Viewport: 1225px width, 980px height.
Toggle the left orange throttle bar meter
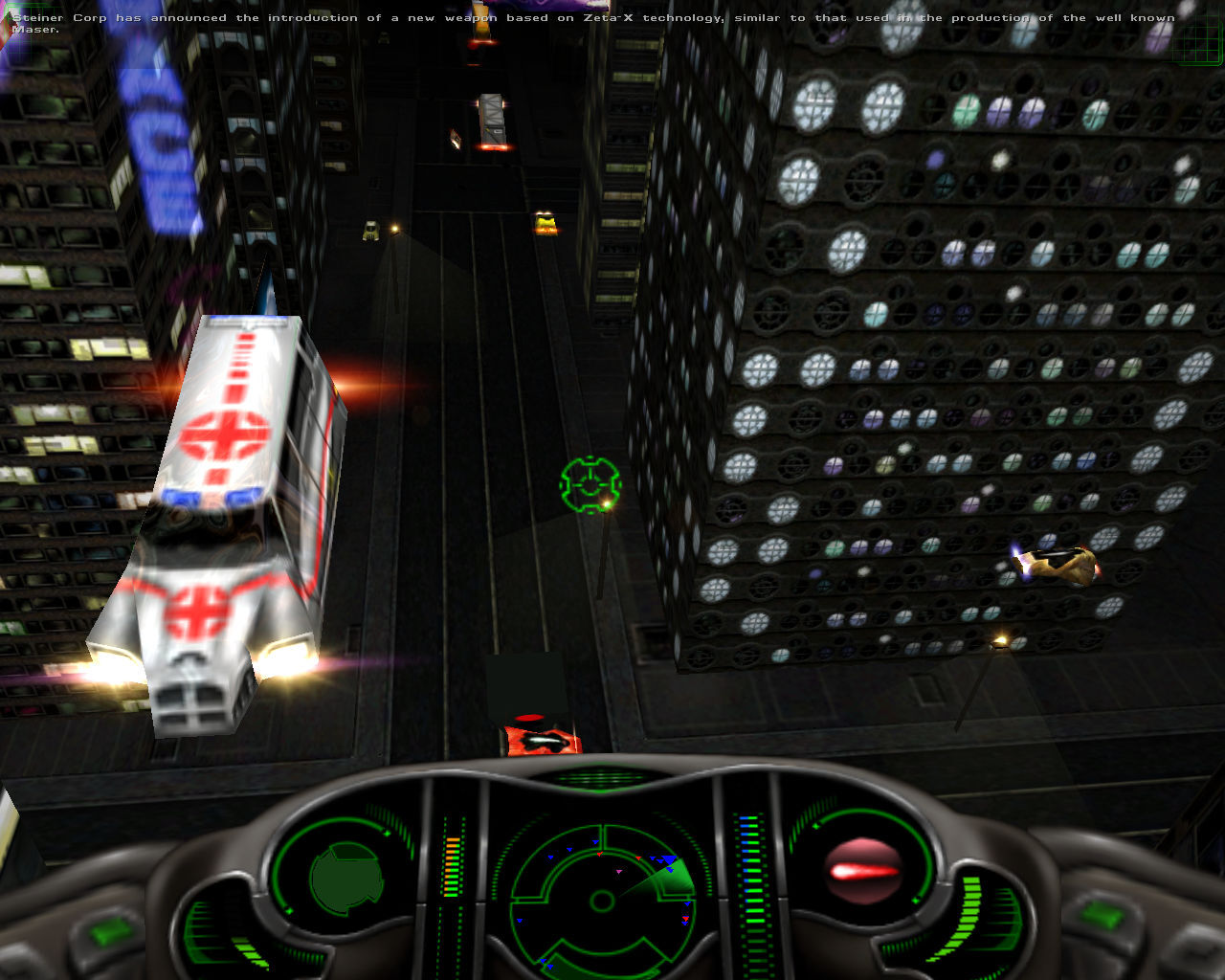(450, 866)
